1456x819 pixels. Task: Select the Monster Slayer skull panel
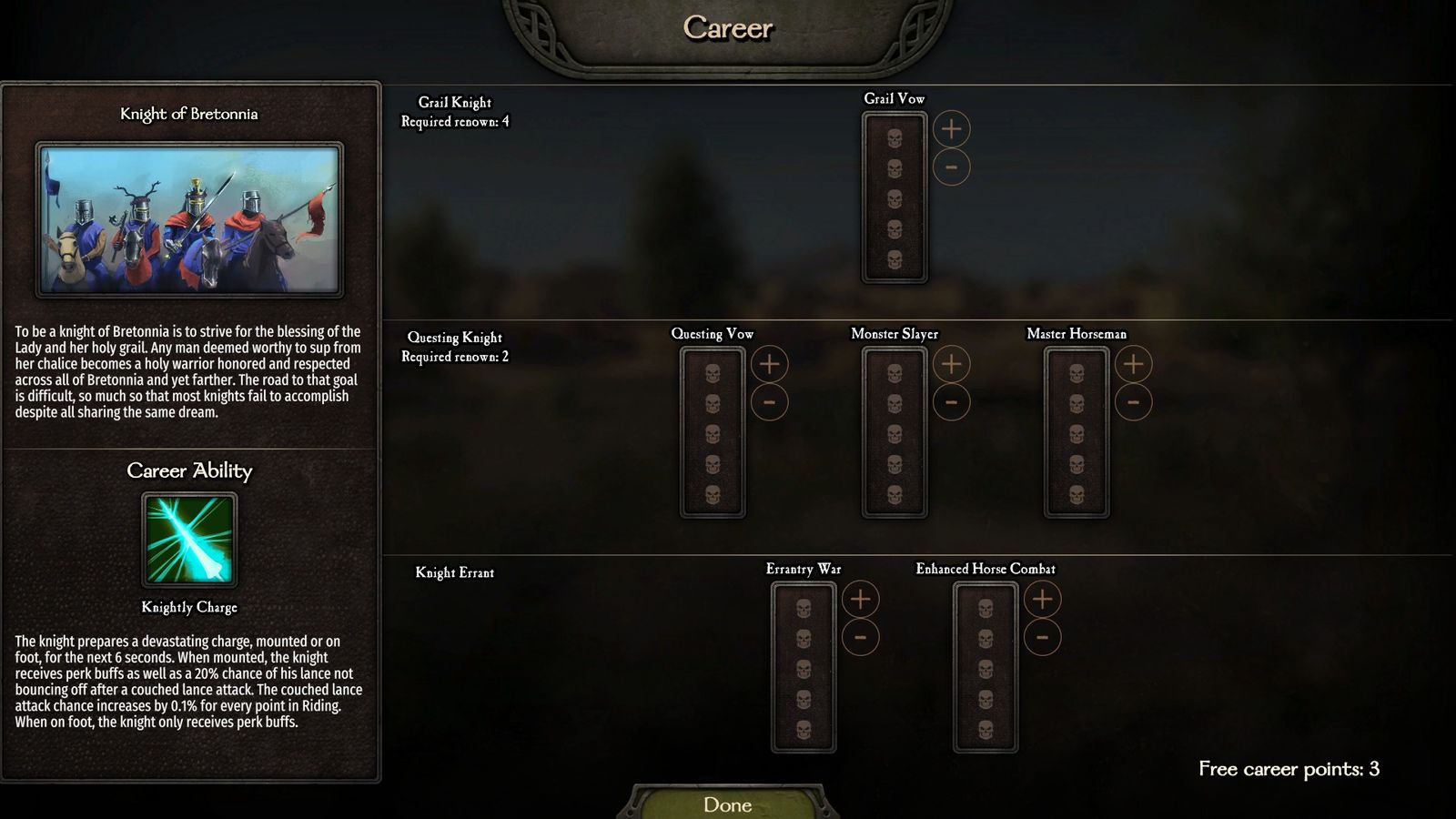[x=895, y=432]
